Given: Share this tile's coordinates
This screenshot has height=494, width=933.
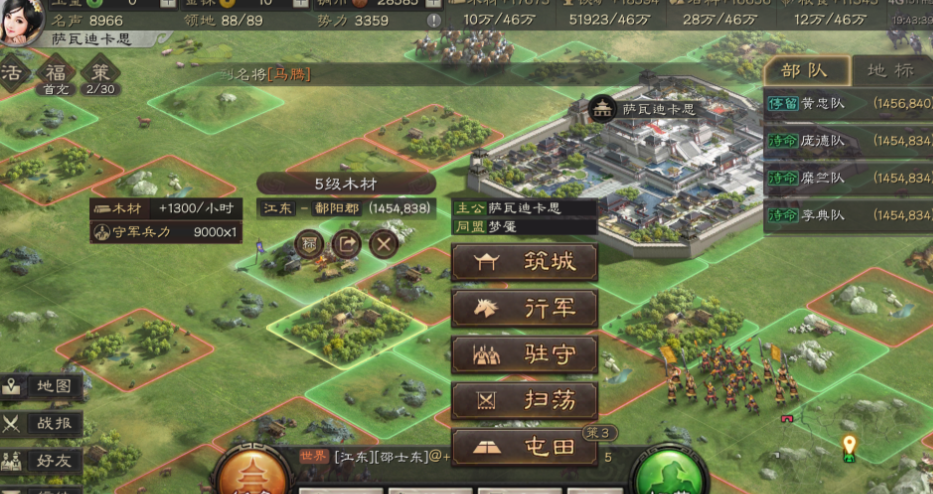Looking at the screenshot, I should [x=346, y=243].
